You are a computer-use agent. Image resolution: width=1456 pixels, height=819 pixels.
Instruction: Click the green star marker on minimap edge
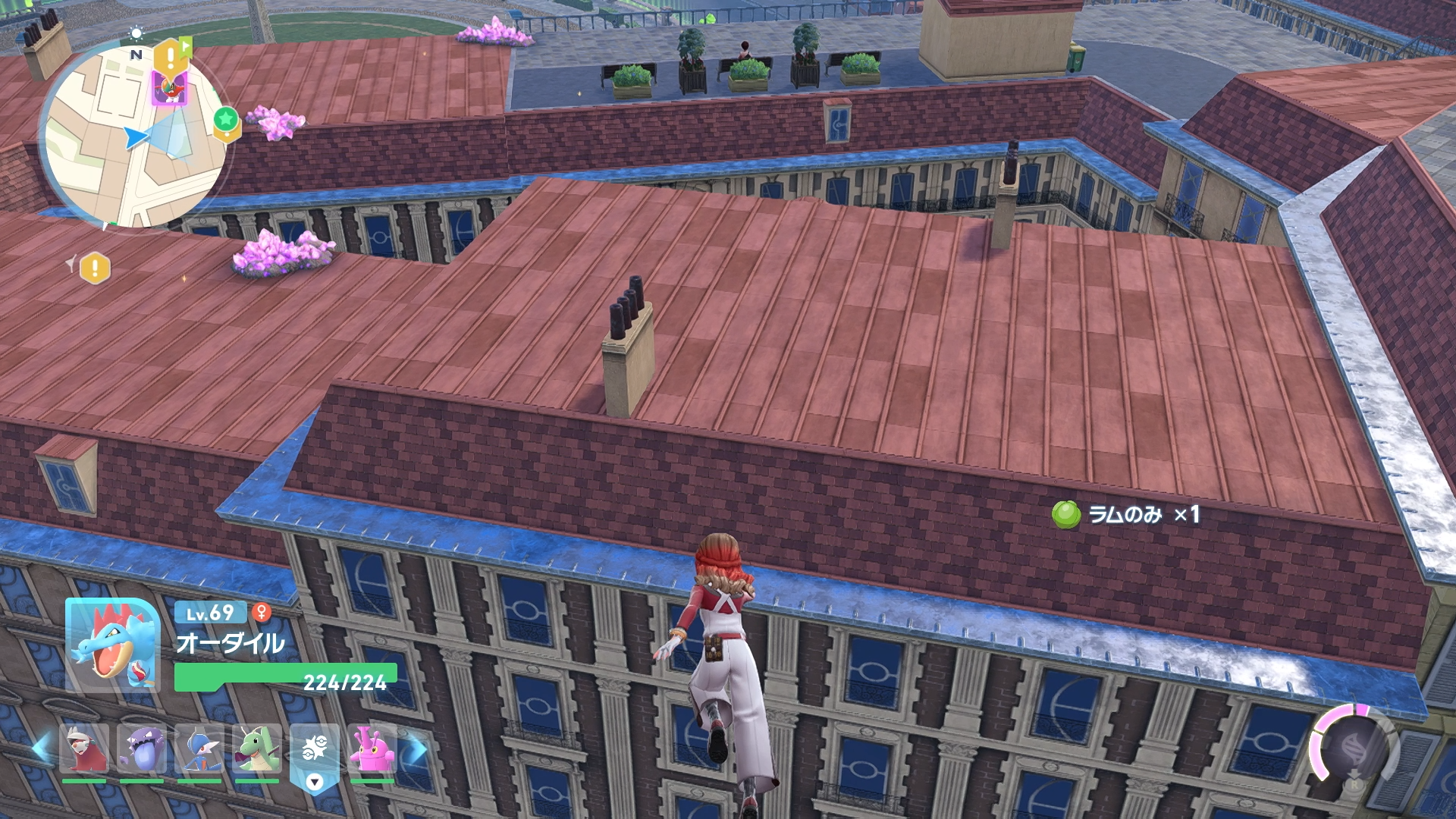226,120
